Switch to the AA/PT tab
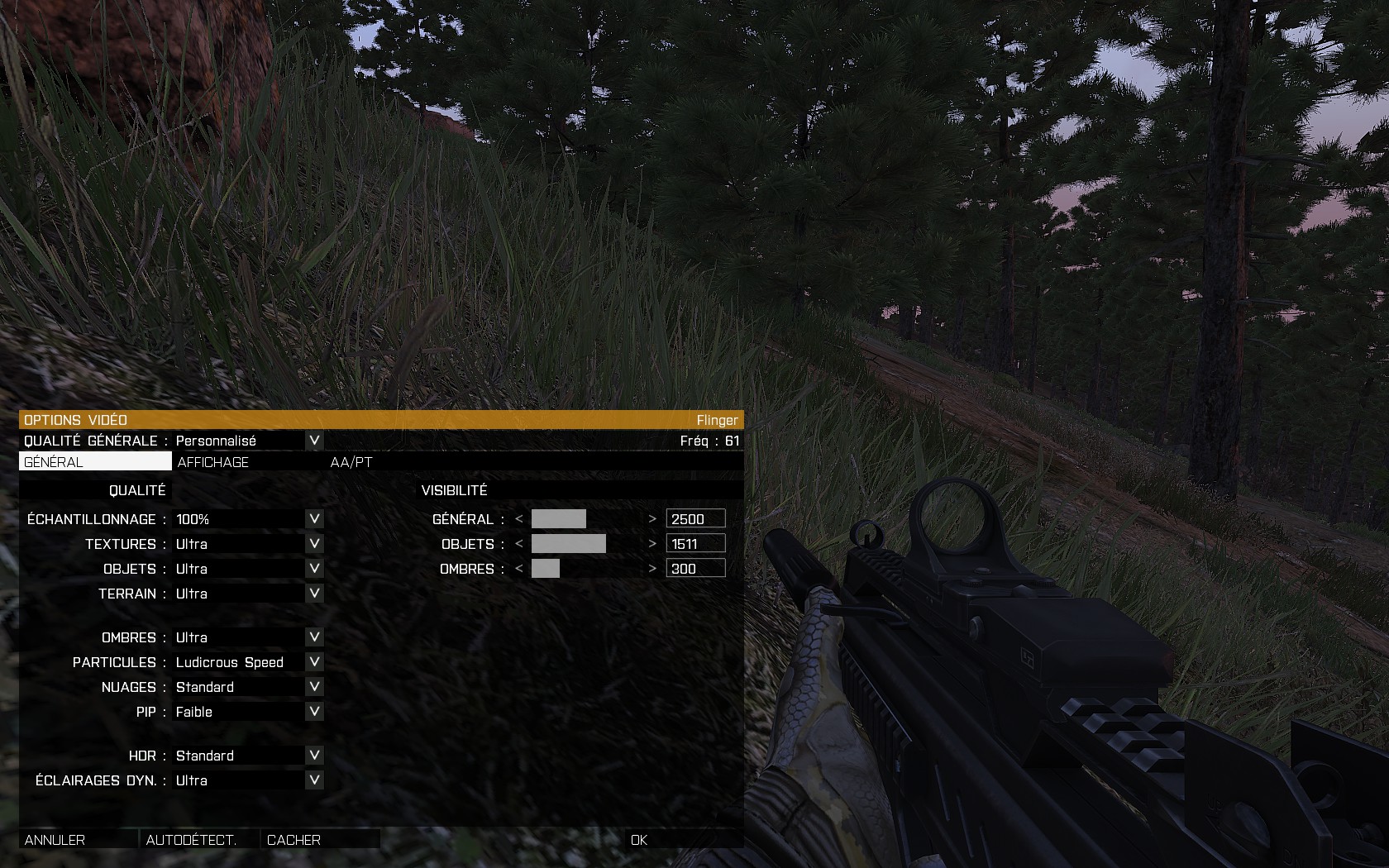The image size is (1389, 868). pyautogui.click(x=351, y=462)
